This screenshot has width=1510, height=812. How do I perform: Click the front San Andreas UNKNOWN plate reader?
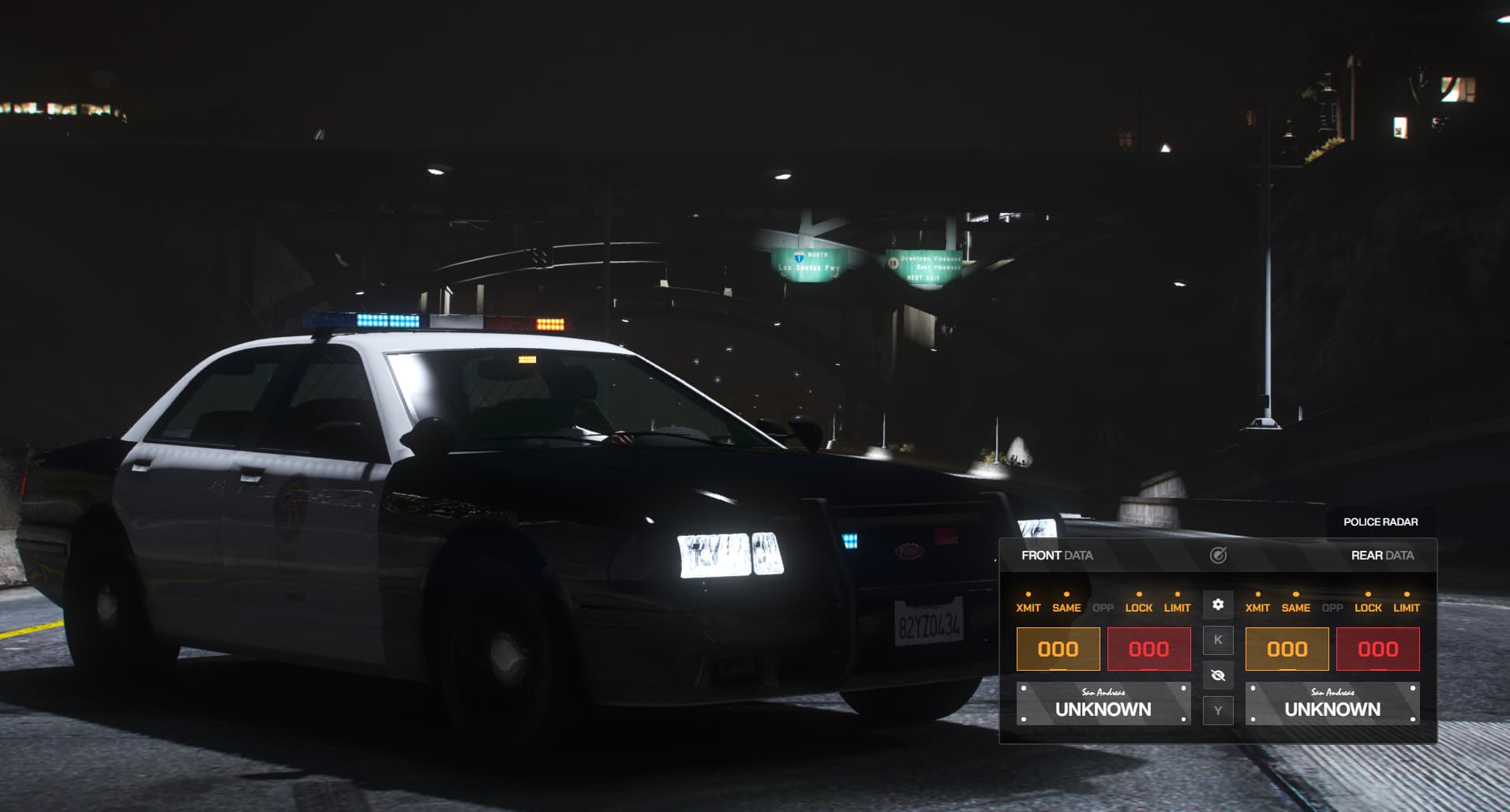pos(1103,702)
